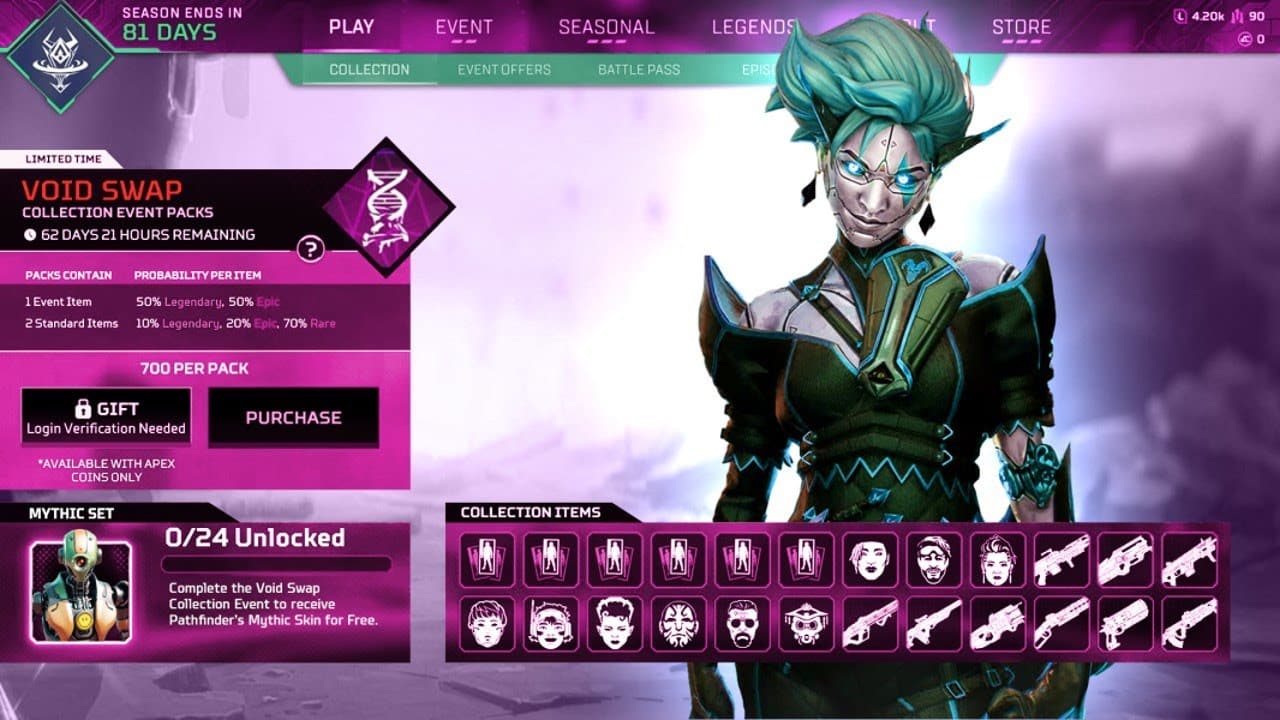Switch to the EVENT tab
Screen dimensions: 1280x720
[463, 27]
